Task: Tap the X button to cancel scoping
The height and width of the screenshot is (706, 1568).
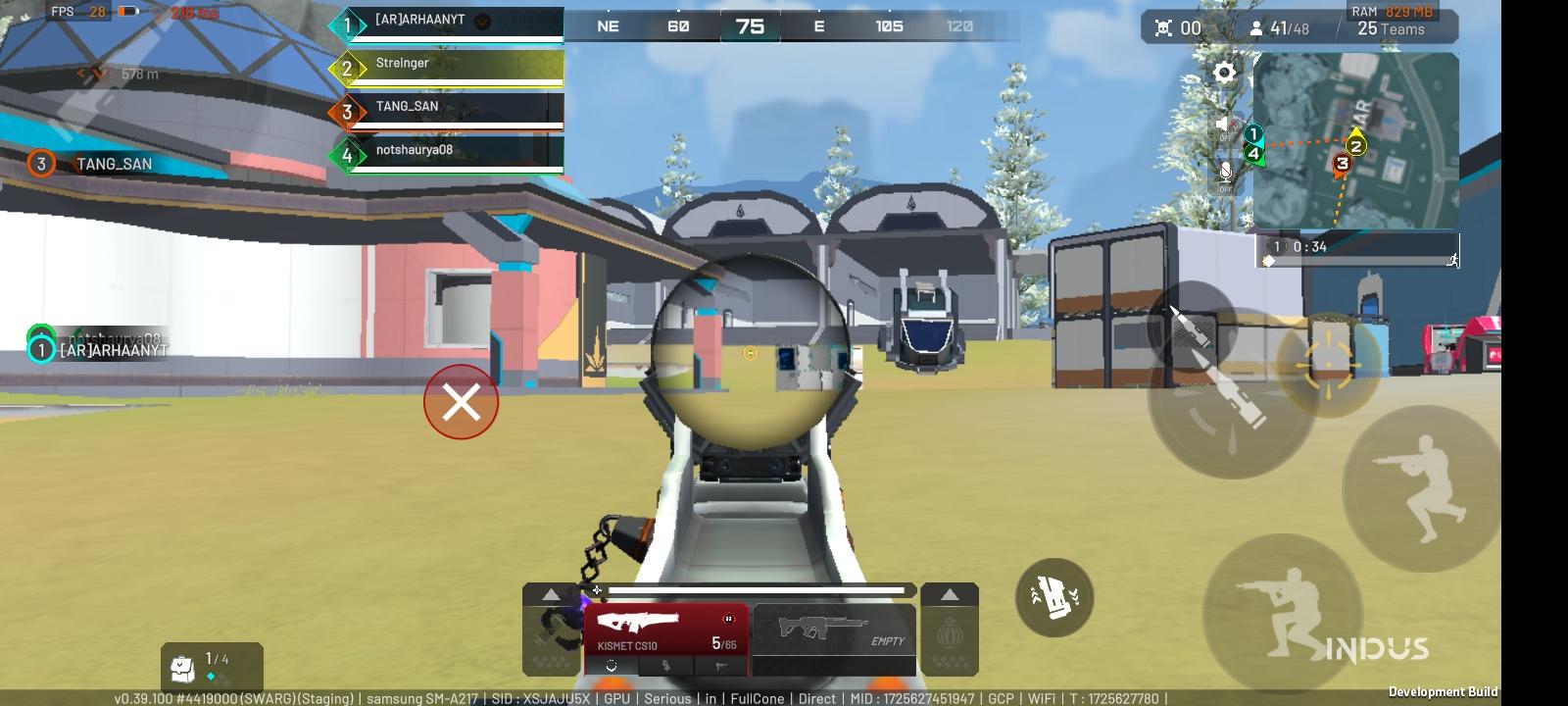Action: tap(461, 402)
